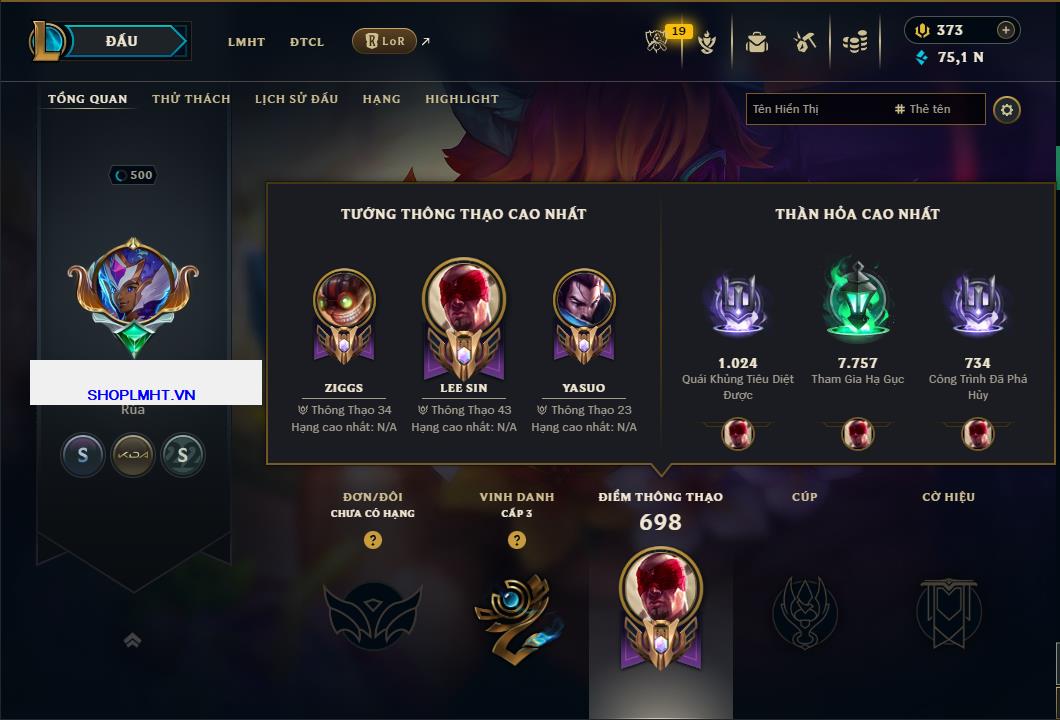Click the Tên Hiển Thị search field
Screen dimensions: 1060x720
click(815, 109)
